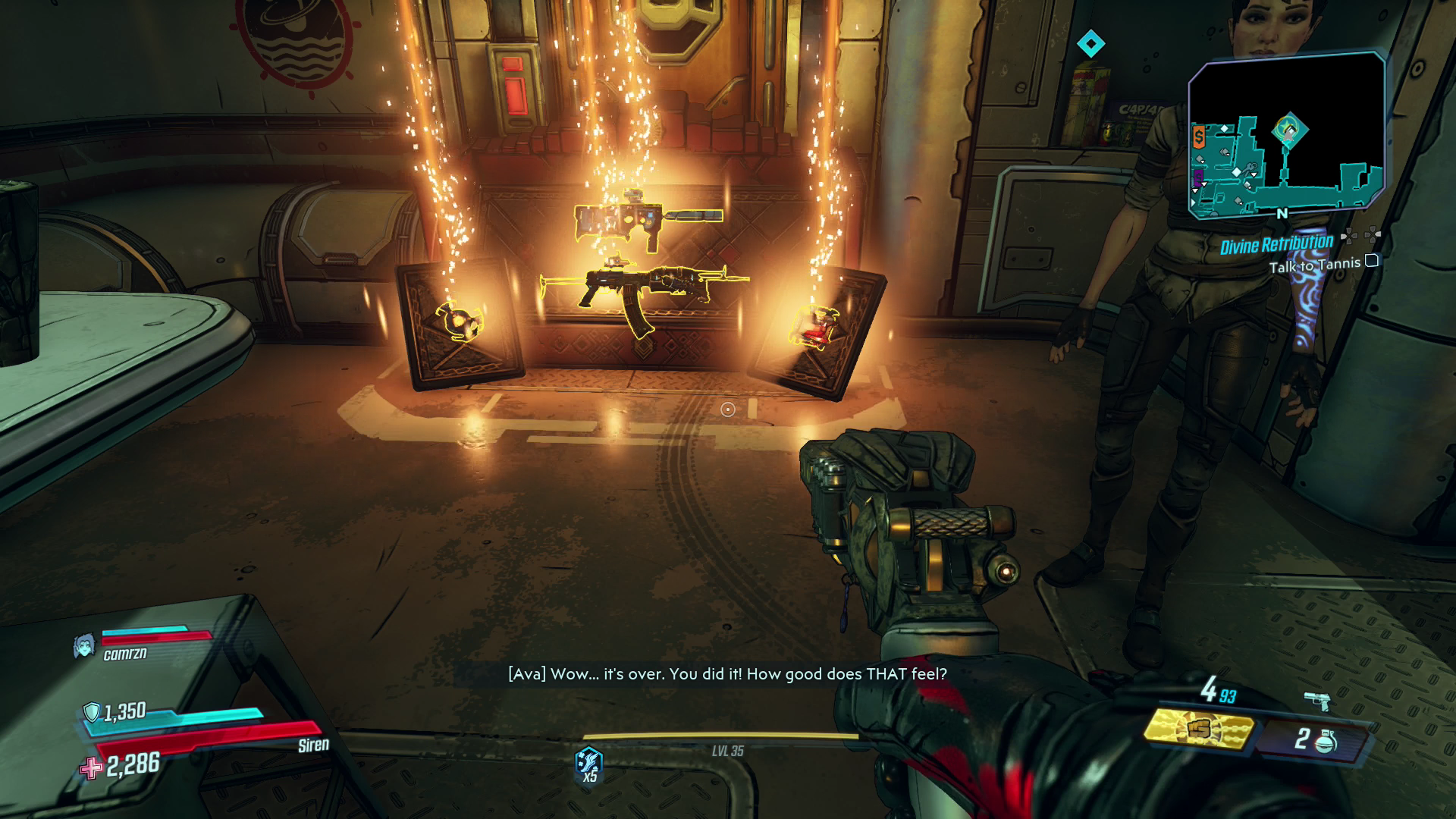Click the shield icon beside 1,350
The image size is (1456, 819).
[x=92, y=712]
